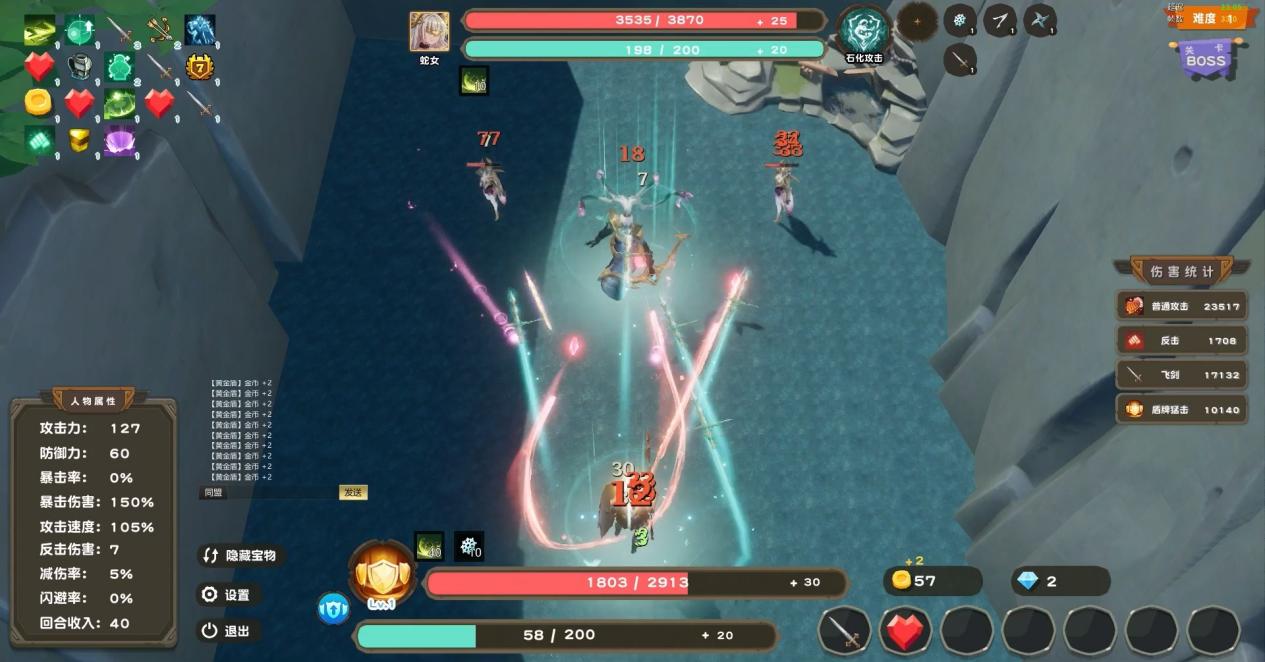The width and height of the screenshot is (1265, 662).
Task: Focus the chat input field
Action: pos(270,492)
